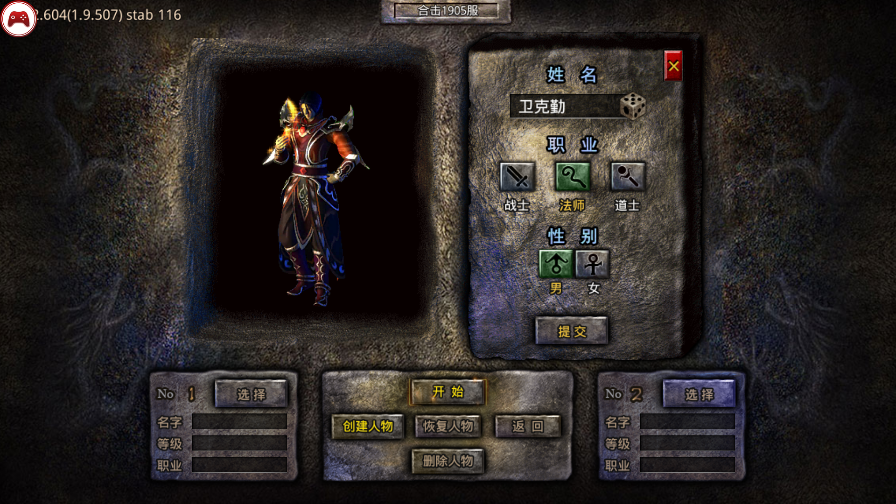Viewport: 896px width, 504px height.
Task: Pick the Taoist (道士) class icon
Action: pyautogui.click(x=628, y=177)
